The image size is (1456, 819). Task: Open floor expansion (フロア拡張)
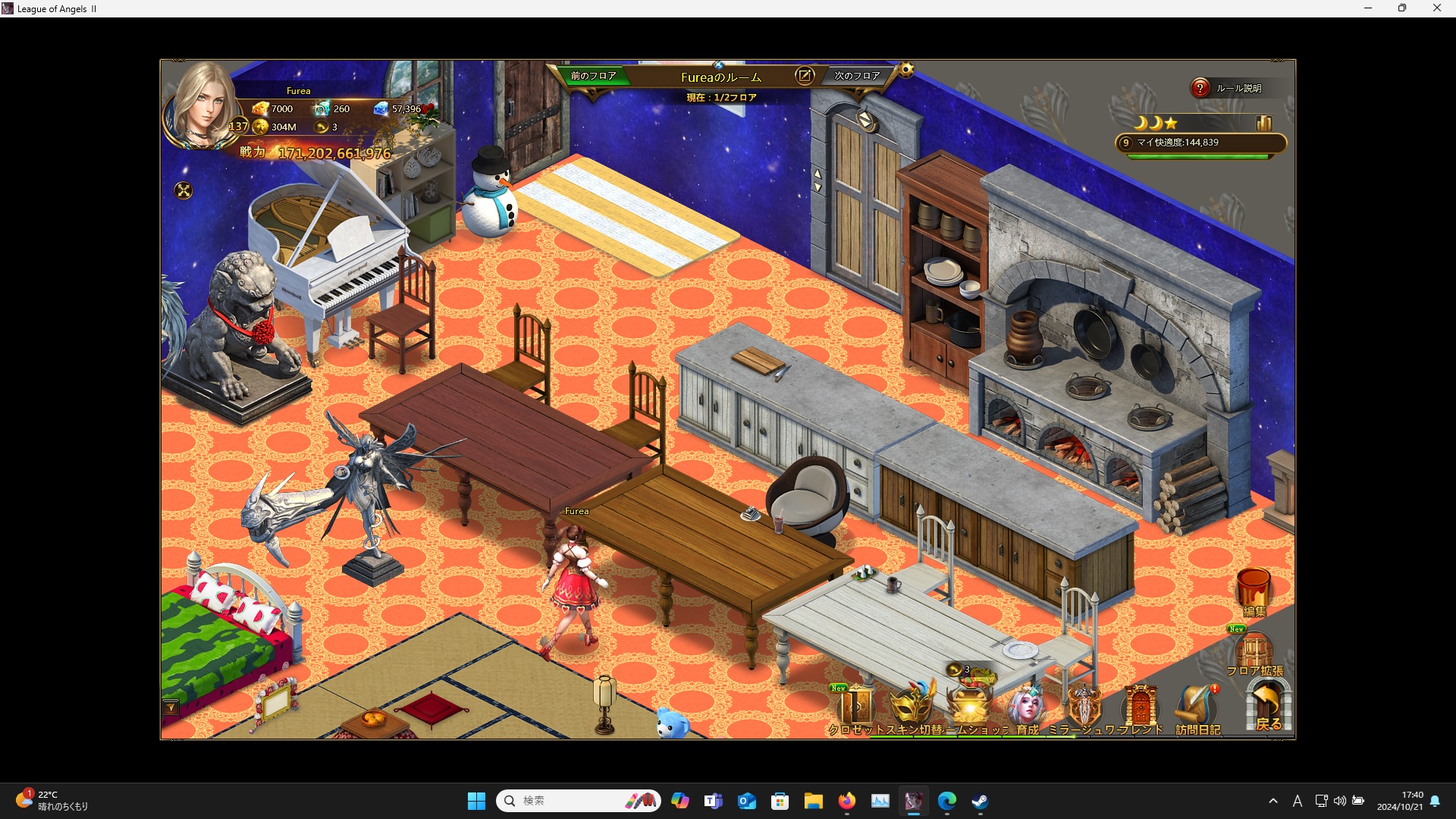click(1254, 652)
